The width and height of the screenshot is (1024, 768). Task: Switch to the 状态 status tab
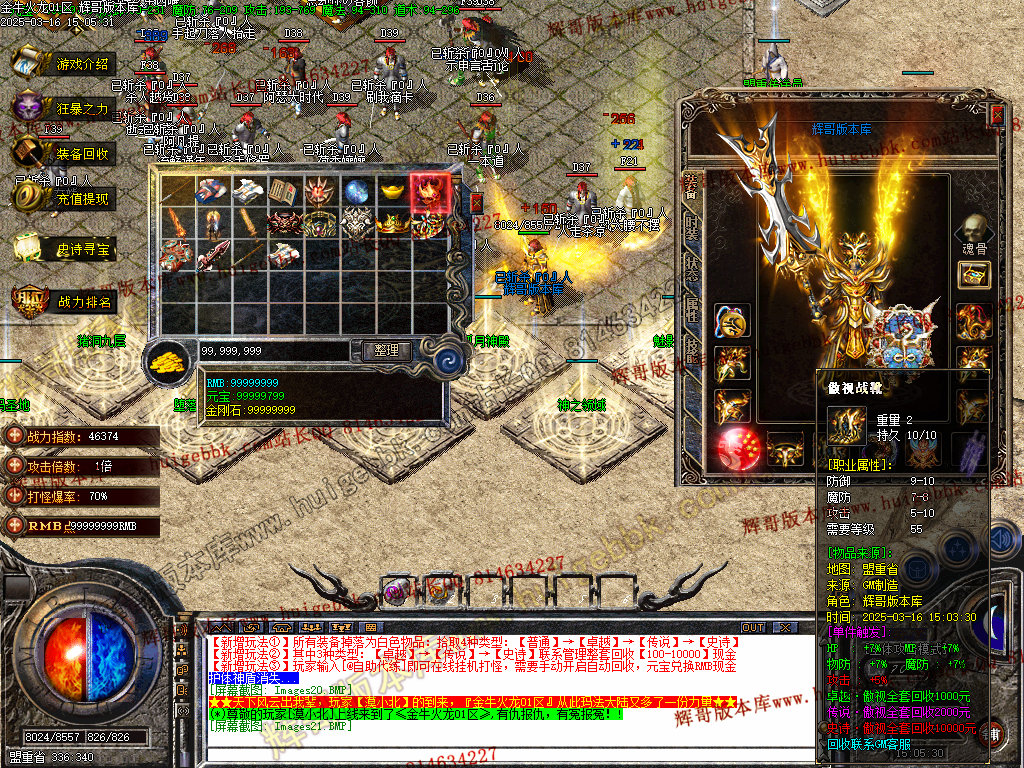tap(691, 270)
